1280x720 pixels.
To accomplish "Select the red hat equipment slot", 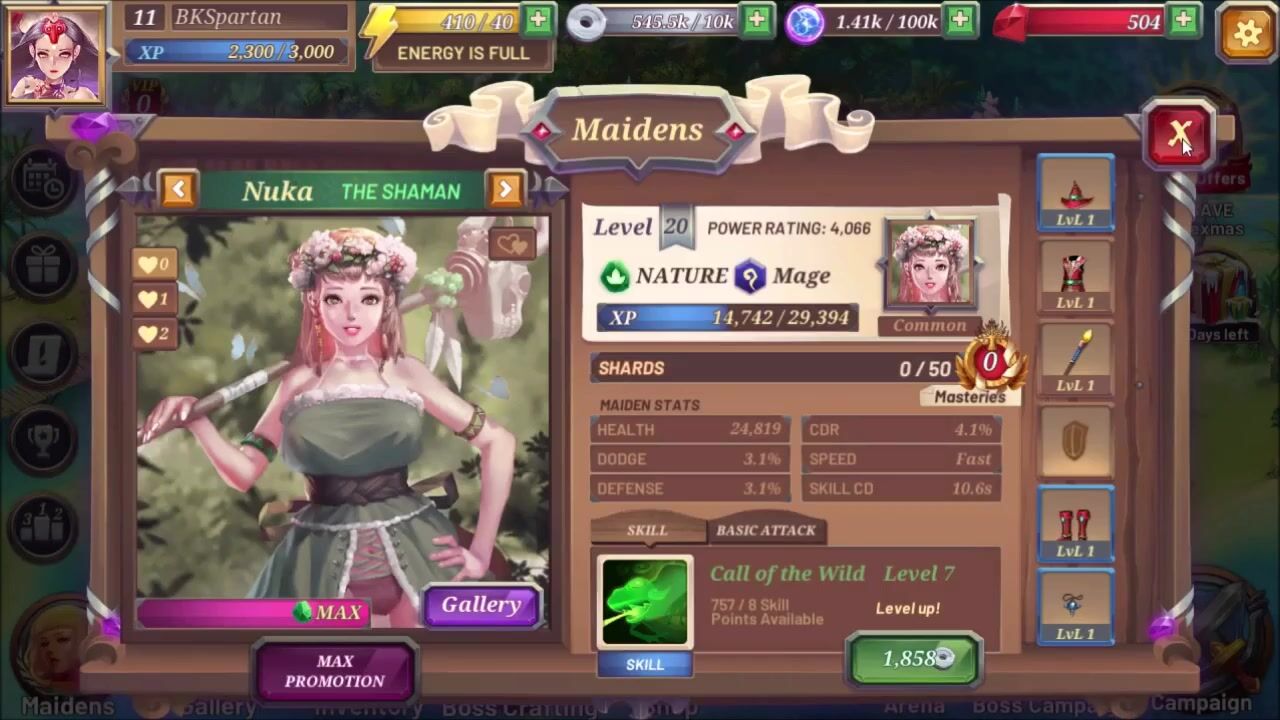I will [x=1075, y=194].
